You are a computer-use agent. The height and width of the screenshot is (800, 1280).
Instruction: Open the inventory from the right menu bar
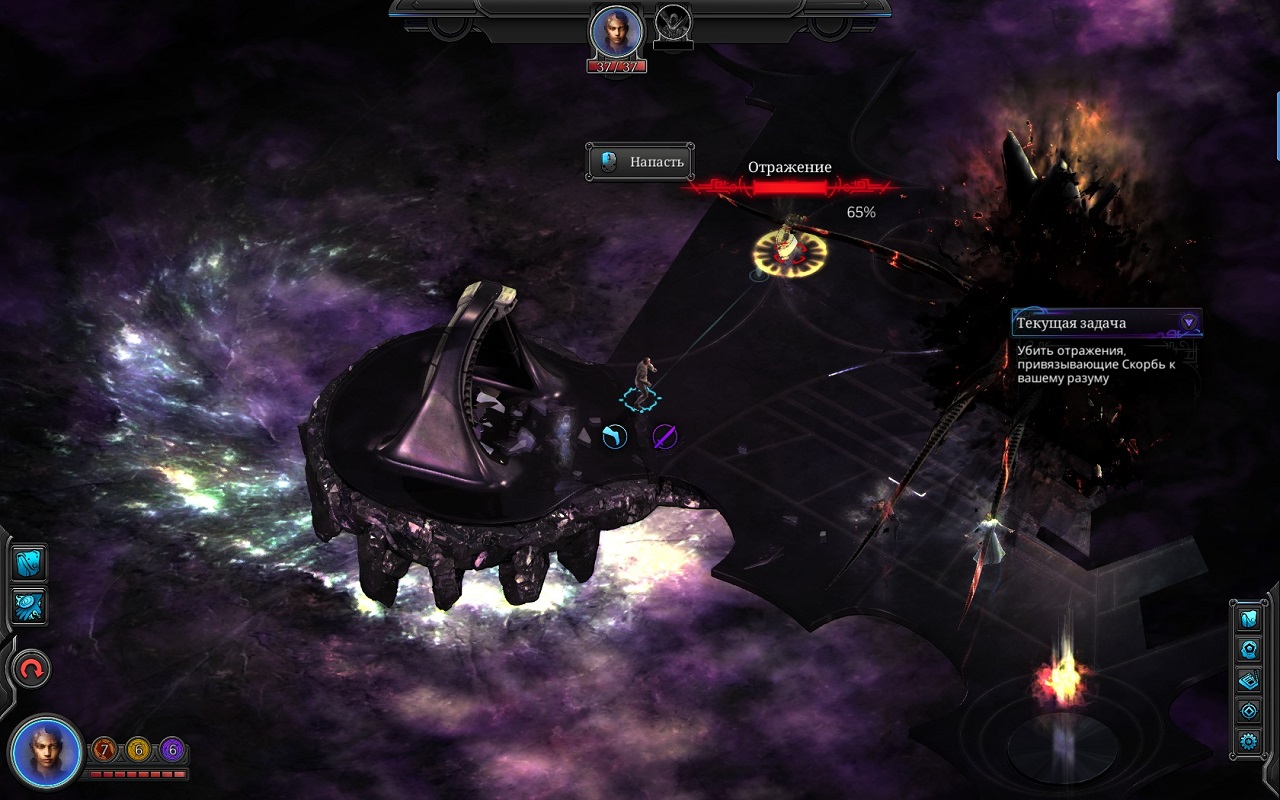(1248, 619)
